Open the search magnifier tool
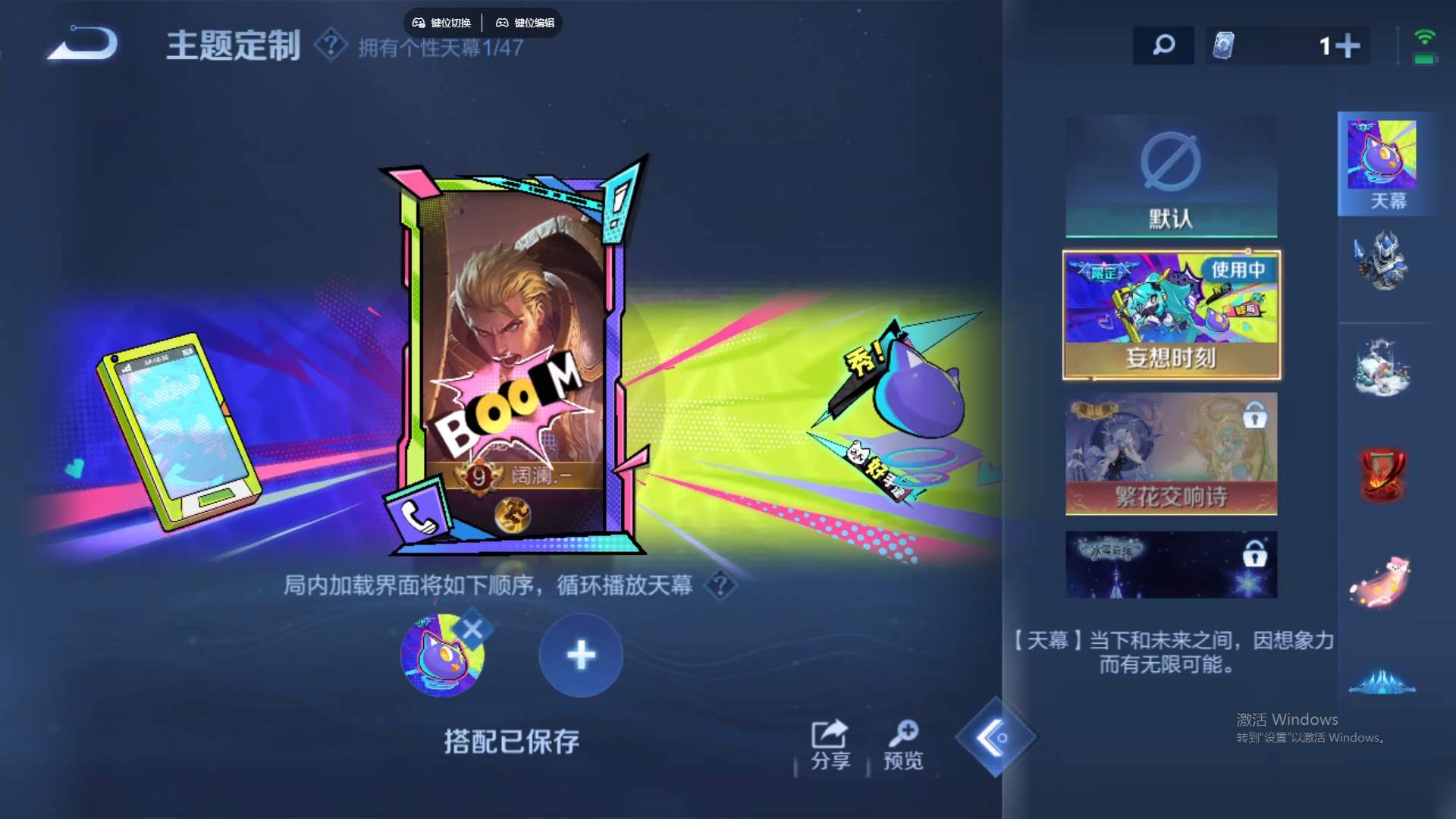 (1163, 45)
